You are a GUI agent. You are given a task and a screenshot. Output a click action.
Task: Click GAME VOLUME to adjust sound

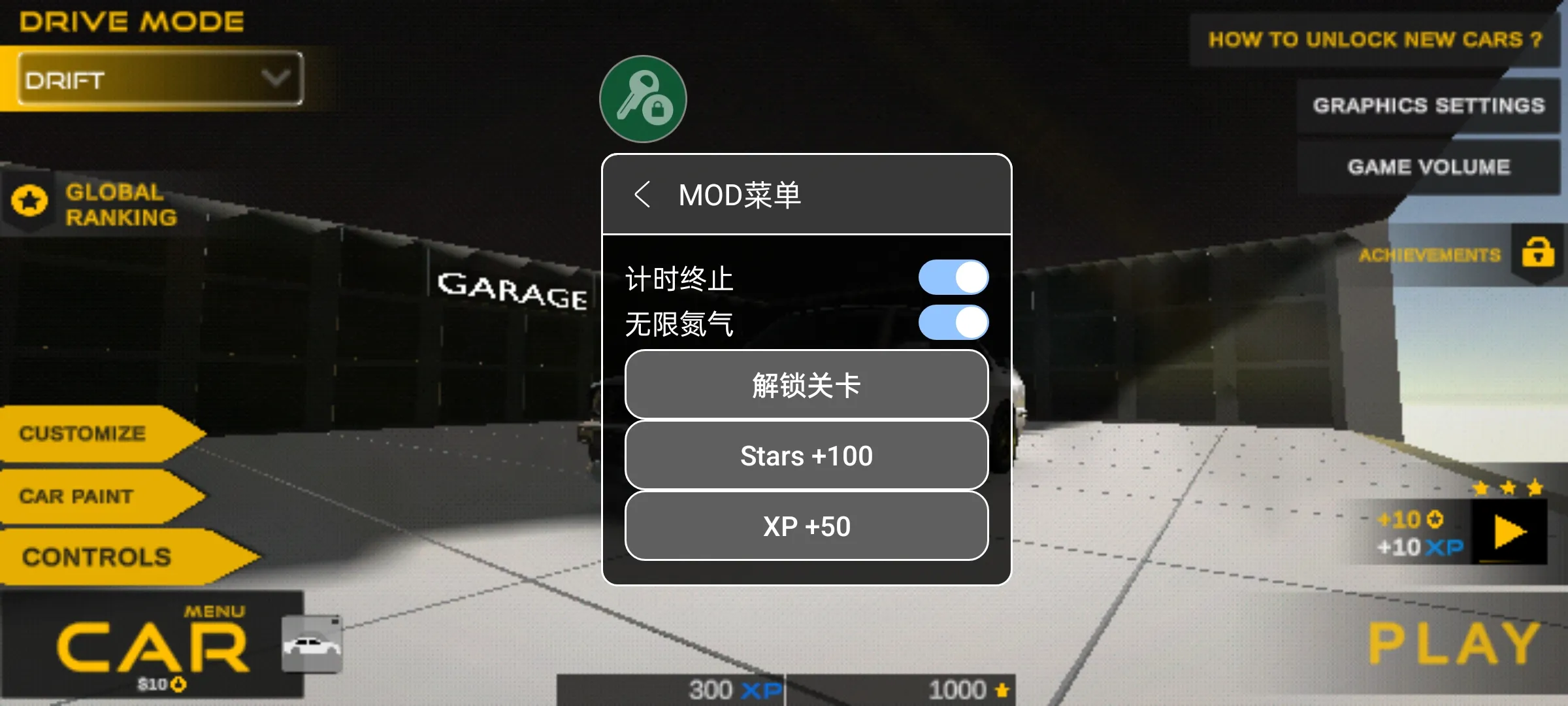click(x=1428, y=166)
